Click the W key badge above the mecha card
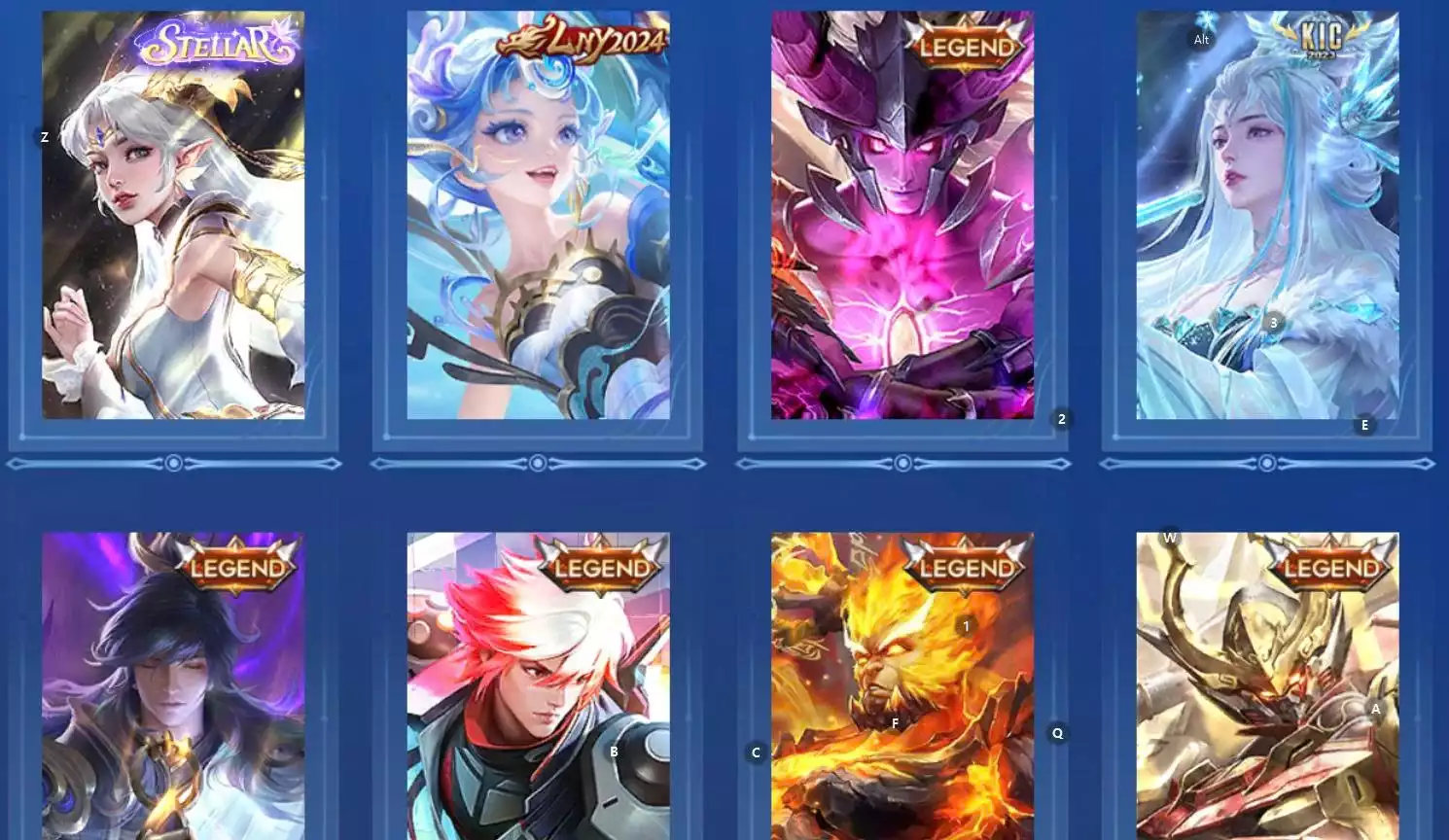Screen dimensions: 1449x840 1170,538
